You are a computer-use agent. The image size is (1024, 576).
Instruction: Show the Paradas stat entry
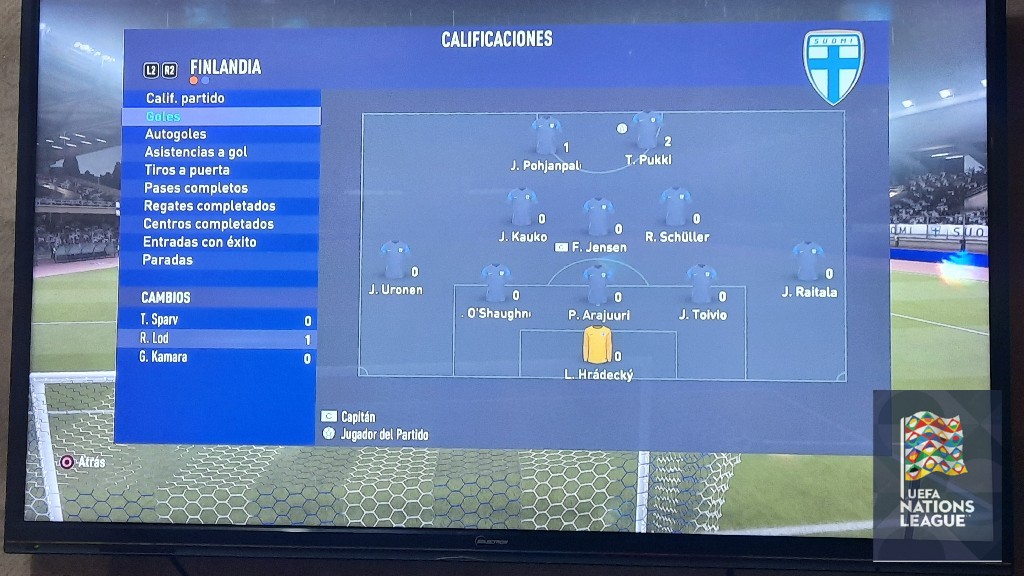click(x=168, y=260)
